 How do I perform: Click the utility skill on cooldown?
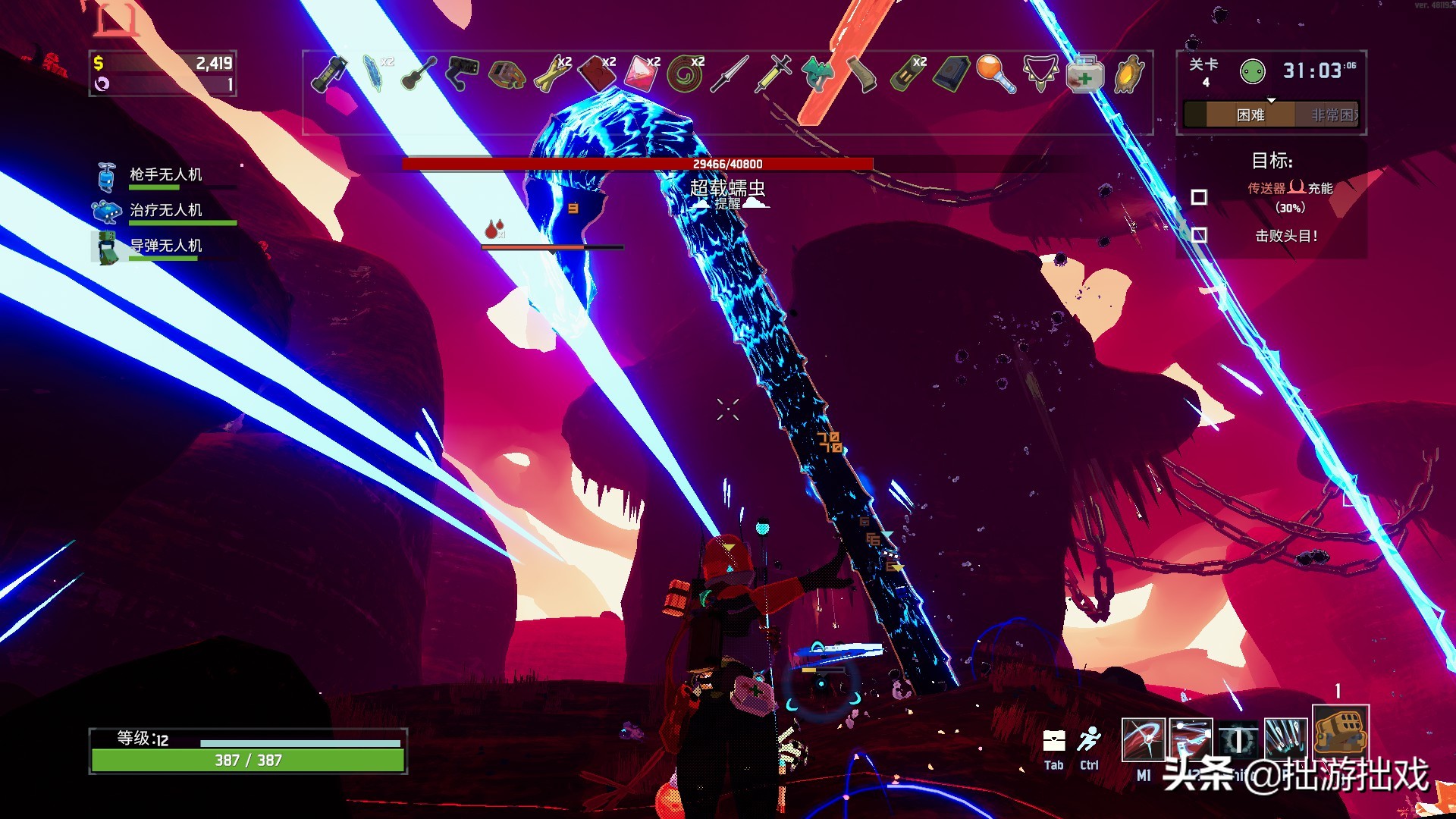coord(1238,740)
